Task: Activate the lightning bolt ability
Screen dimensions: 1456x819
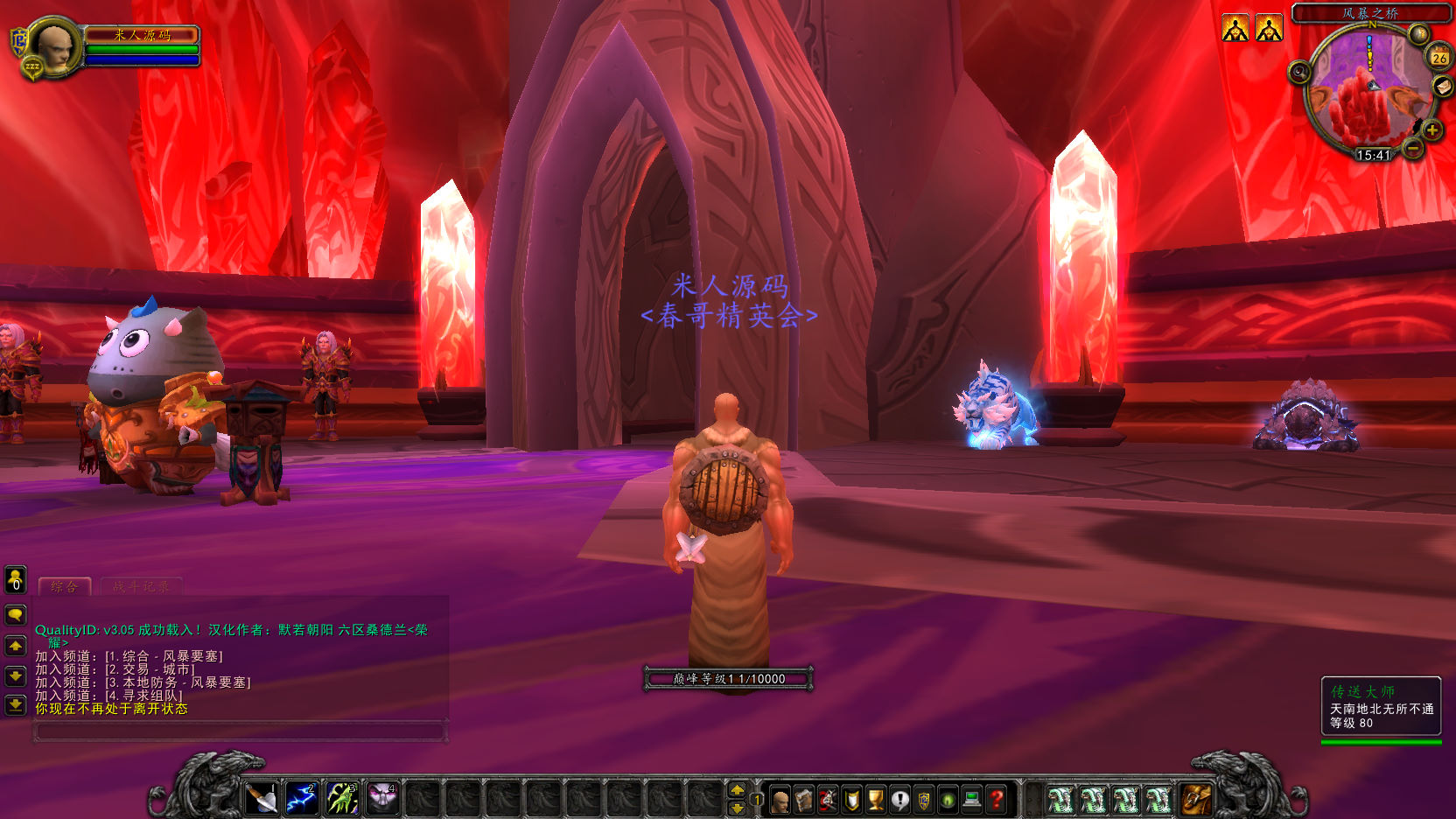Action: (x=301, y=799)
